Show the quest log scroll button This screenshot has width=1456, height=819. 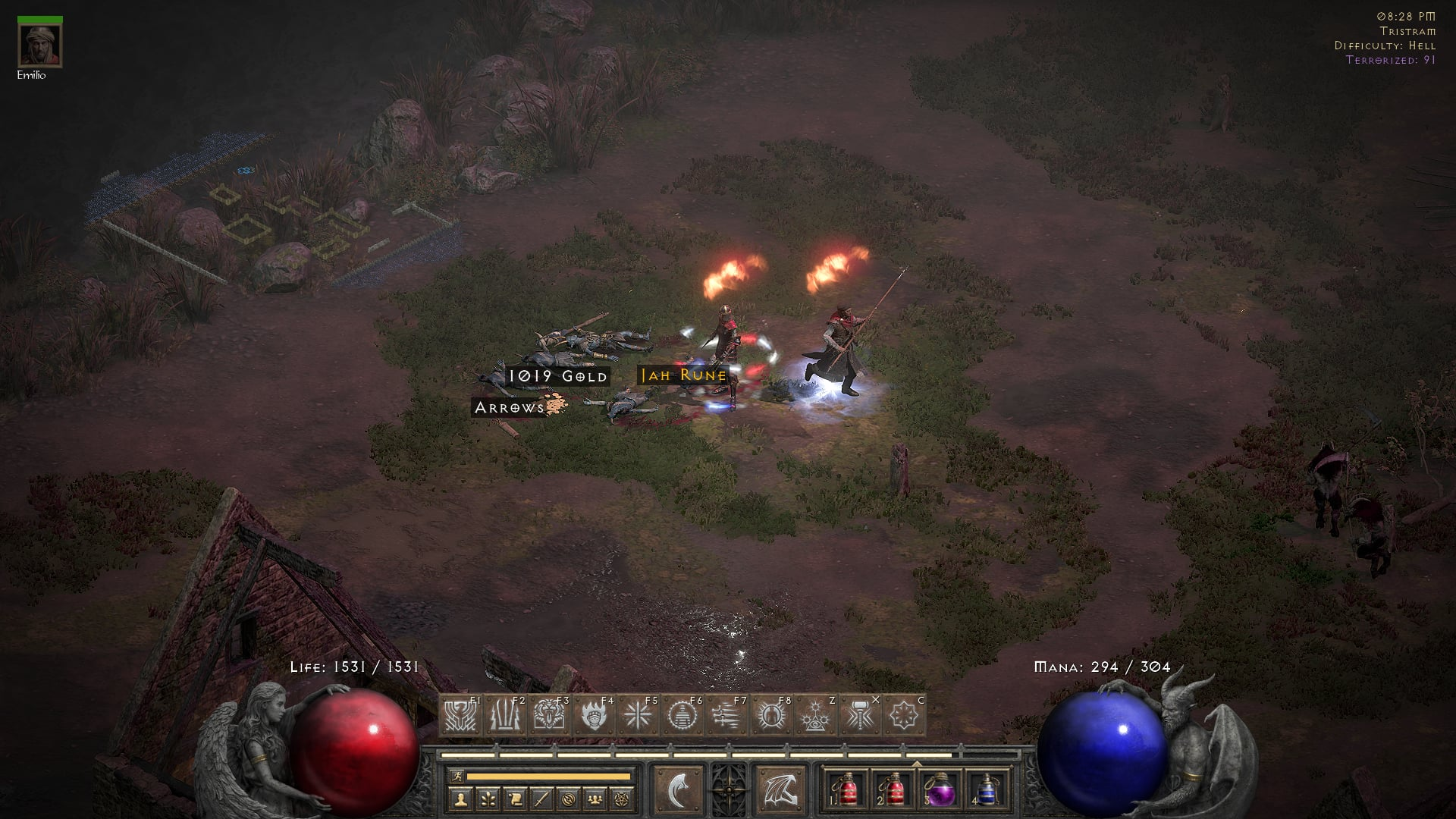tap(515, 798)
